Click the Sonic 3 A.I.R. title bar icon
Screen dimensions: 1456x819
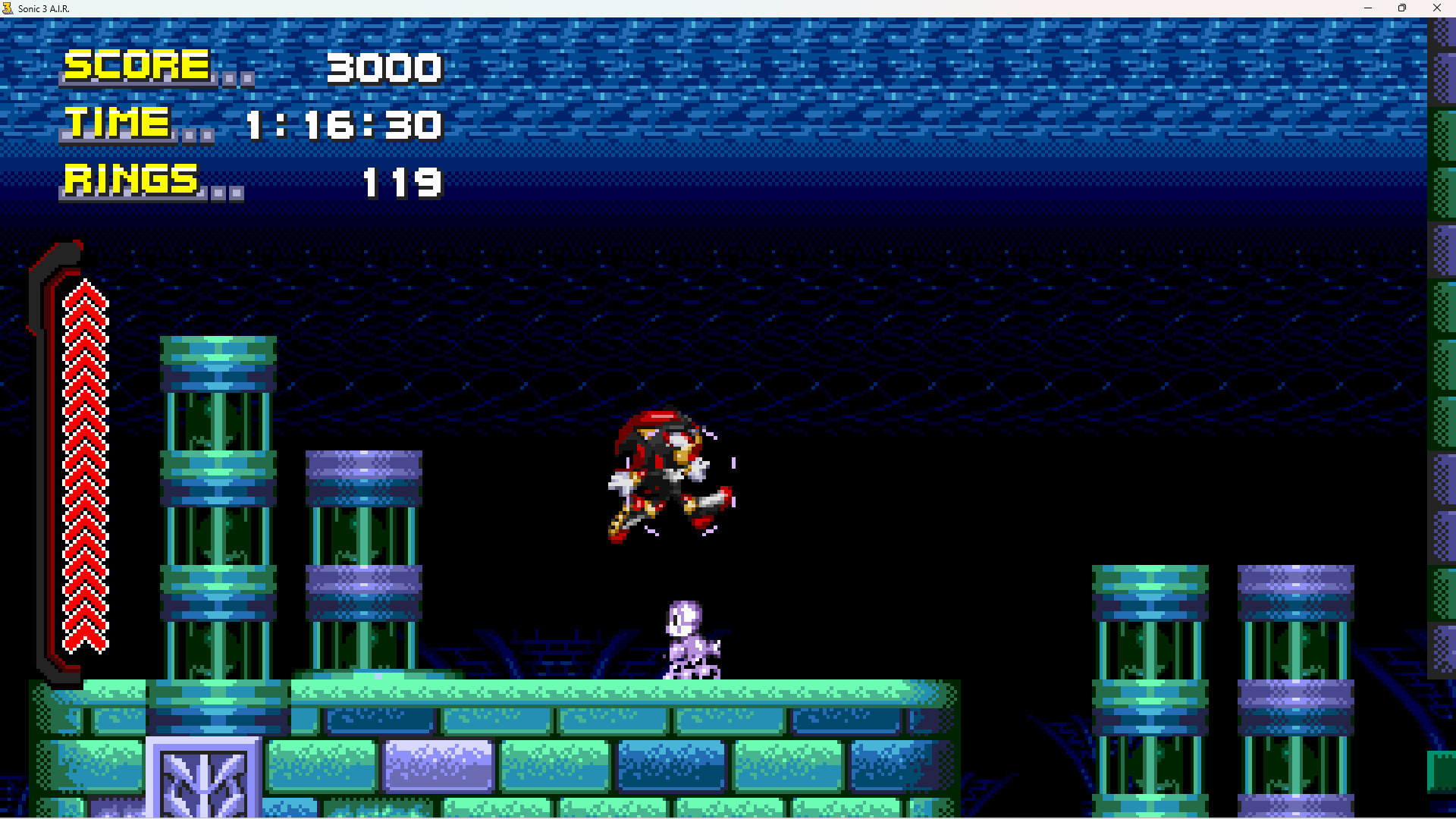point(9,8)
